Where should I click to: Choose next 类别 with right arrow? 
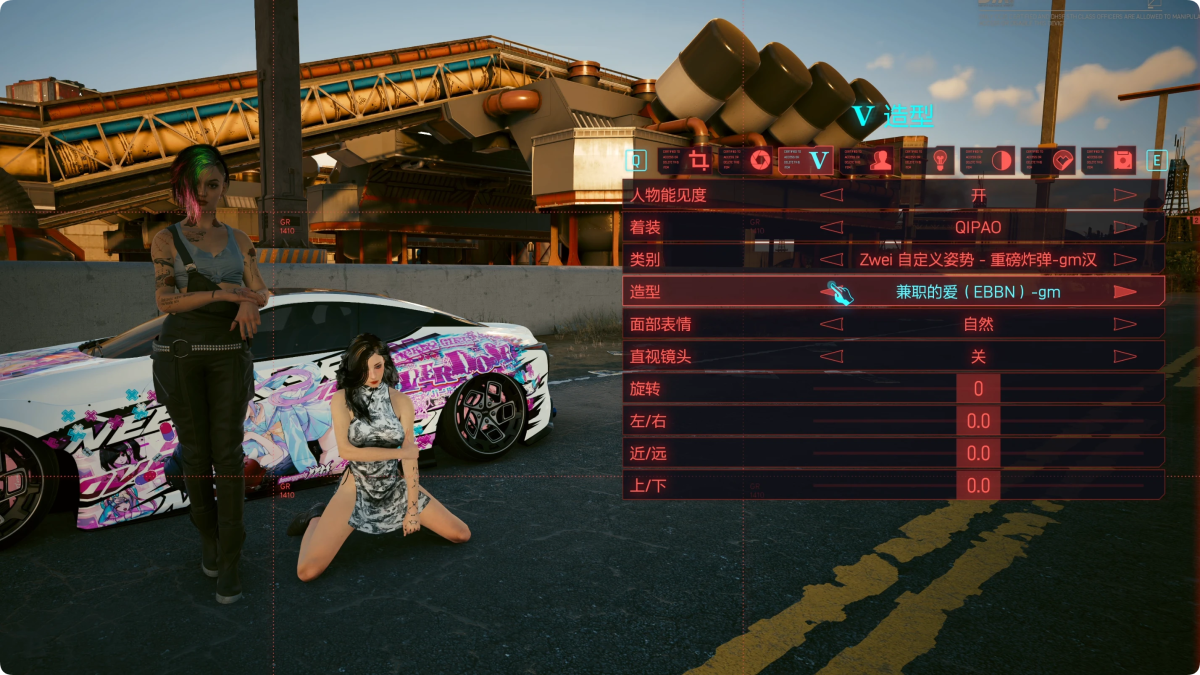(x=1125, y=260)
